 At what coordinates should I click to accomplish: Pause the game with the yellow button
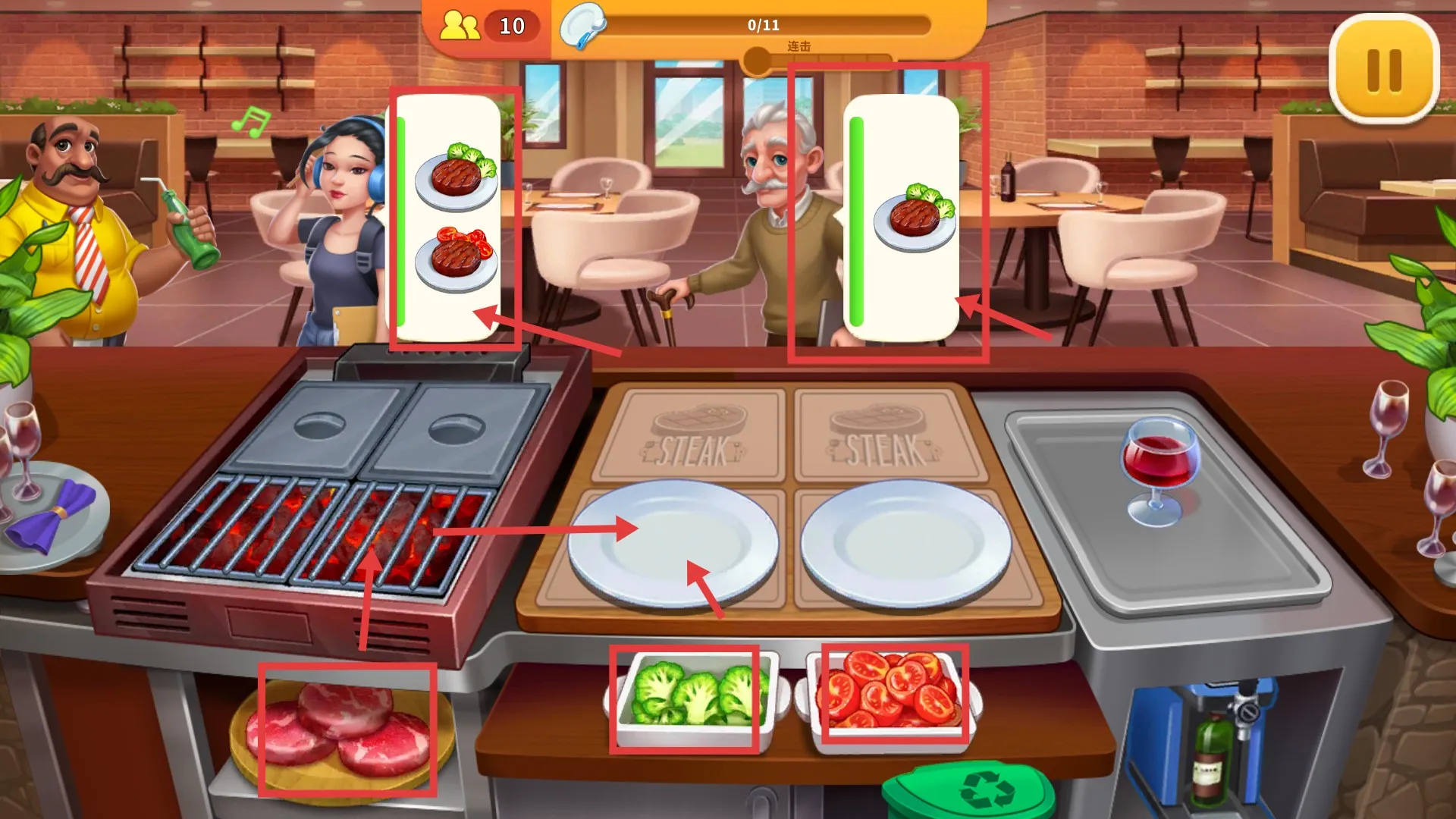click(1383, 69)
